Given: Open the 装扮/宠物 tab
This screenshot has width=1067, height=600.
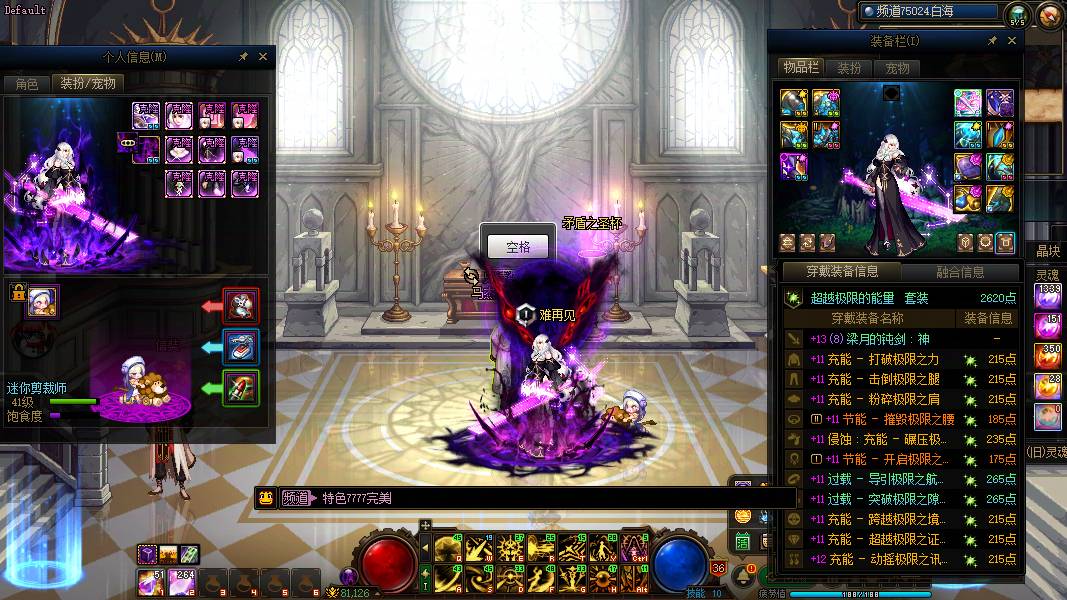Looking at the screenshot, I should pos(88,84).
